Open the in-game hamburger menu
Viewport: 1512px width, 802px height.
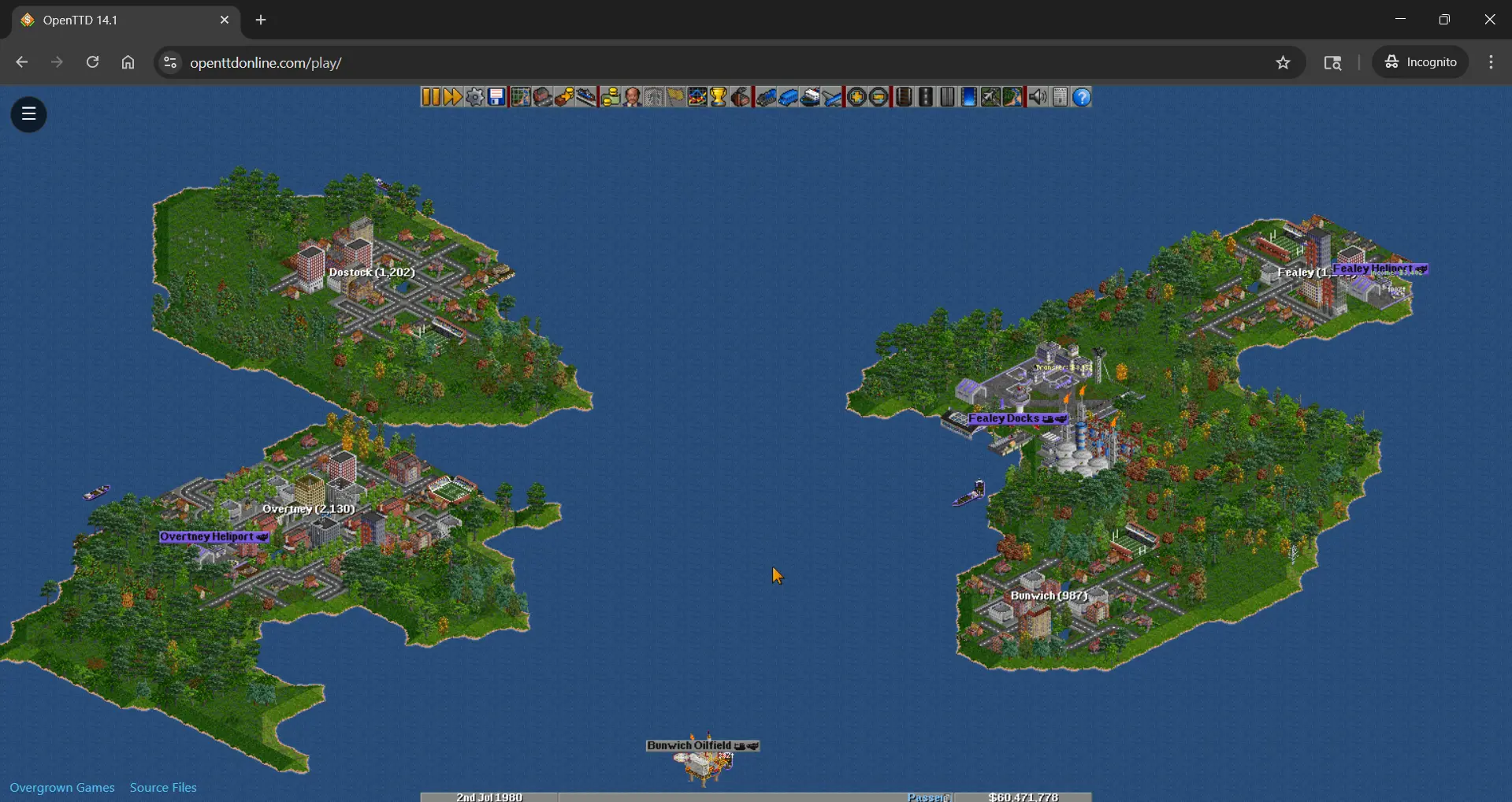pos(28,114)
